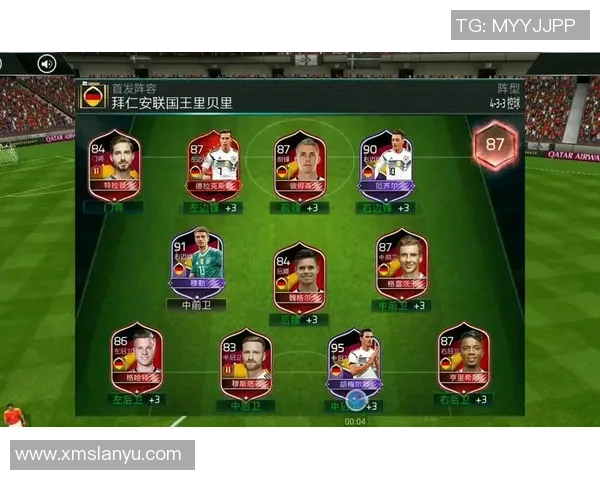
Task: Click the hexagonal 87 team rating badge
Action: click(495, 145)
